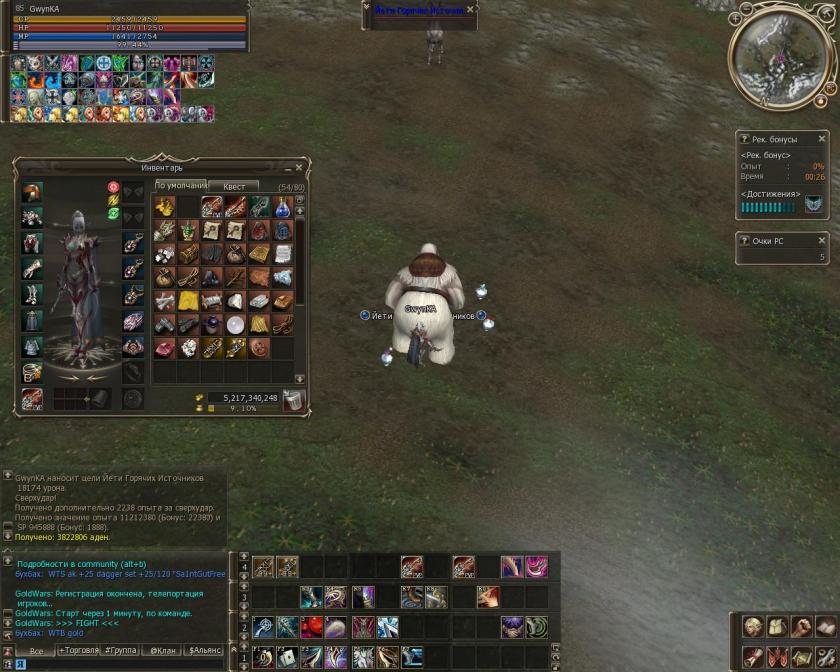
Task: Click the chat text input field
Action: [120, 663]
